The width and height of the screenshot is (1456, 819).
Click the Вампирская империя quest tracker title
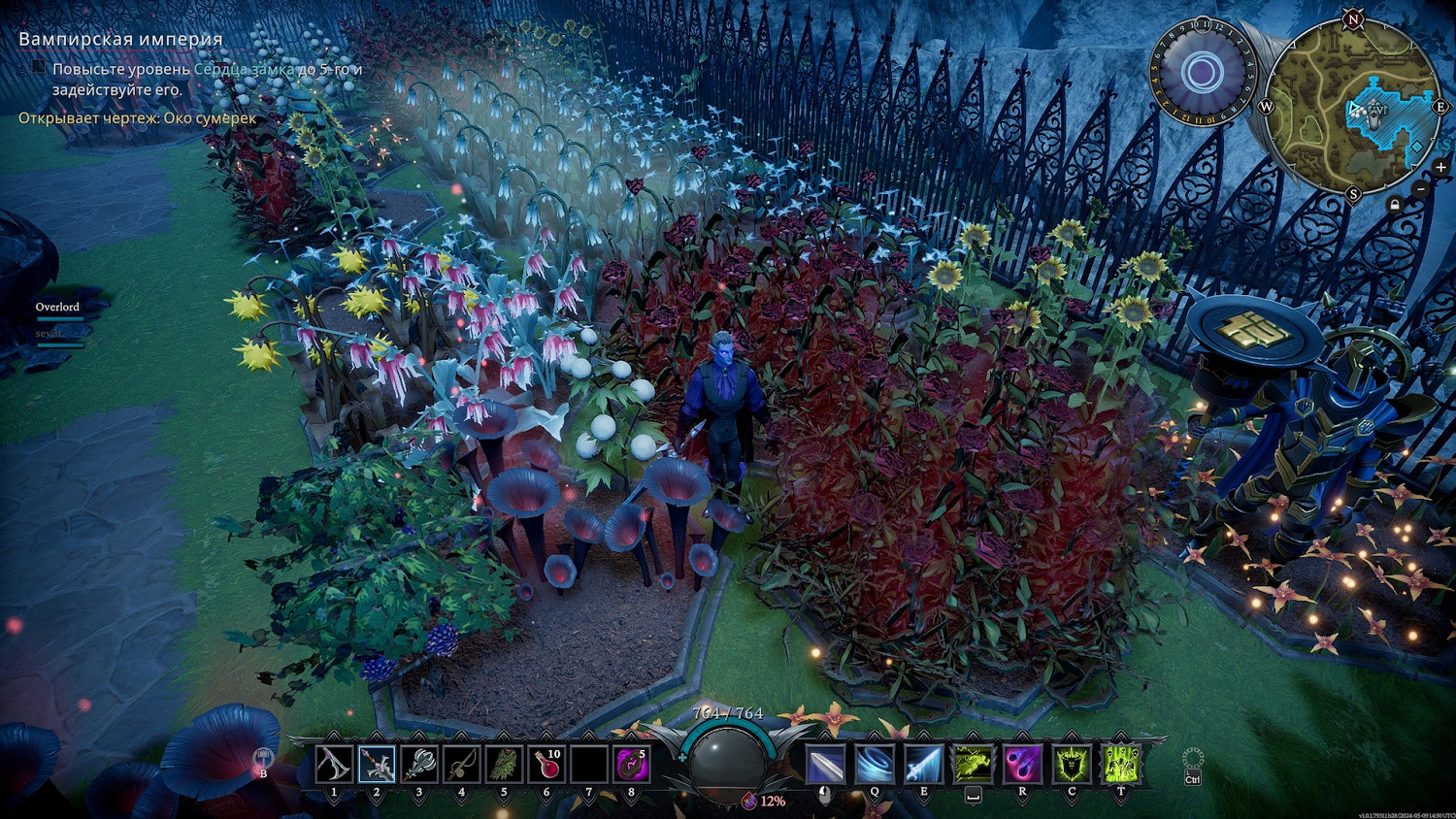120,40
